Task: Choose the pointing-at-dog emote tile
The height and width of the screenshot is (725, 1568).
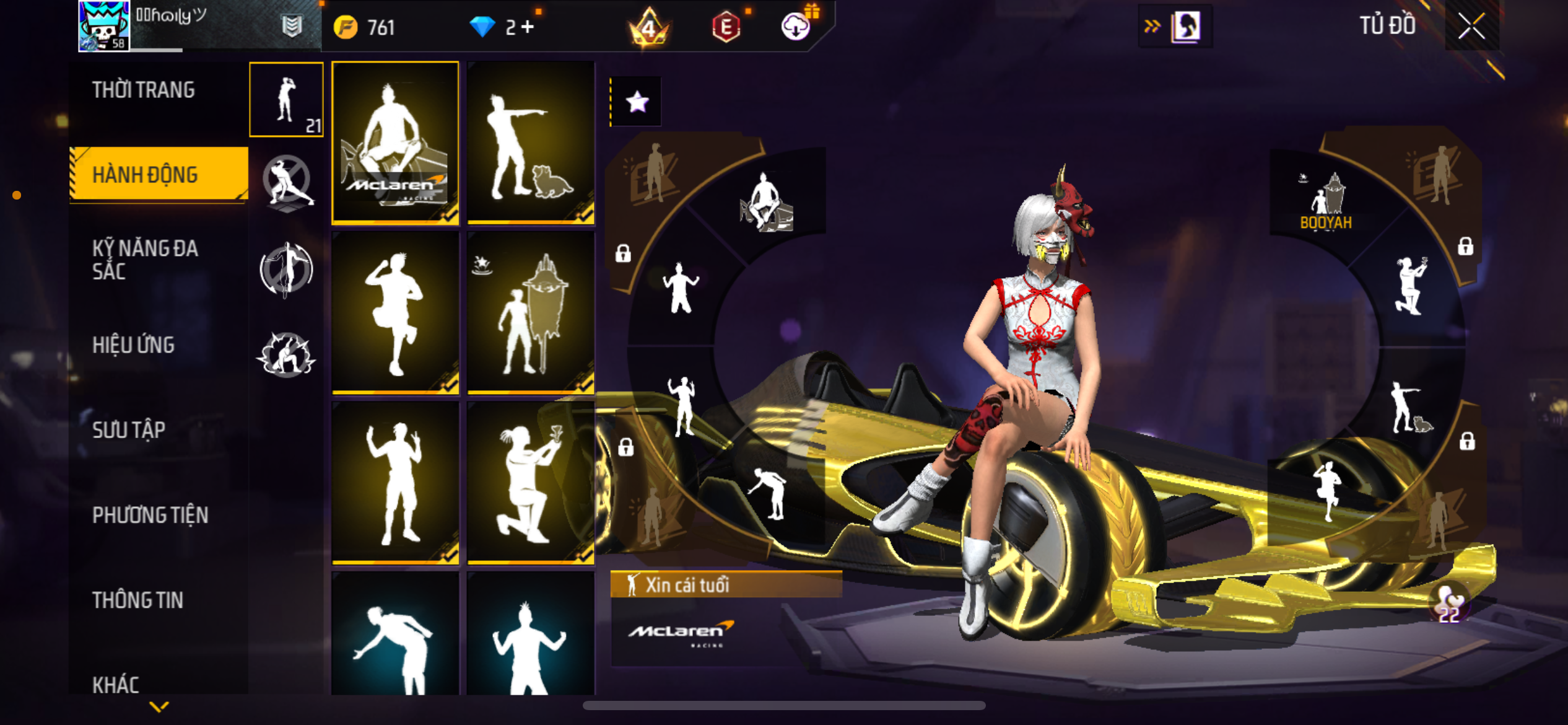Action: [x=531, y=143]
